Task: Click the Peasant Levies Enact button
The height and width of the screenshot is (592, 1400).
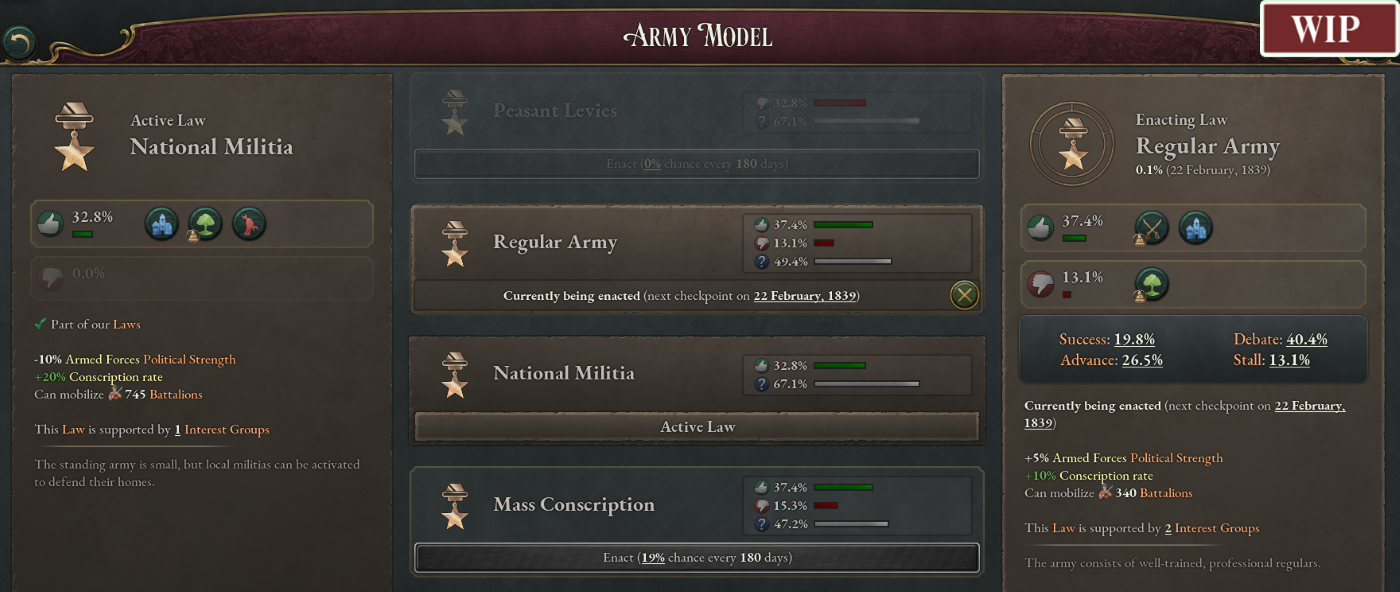Action: tap(696, 164)
